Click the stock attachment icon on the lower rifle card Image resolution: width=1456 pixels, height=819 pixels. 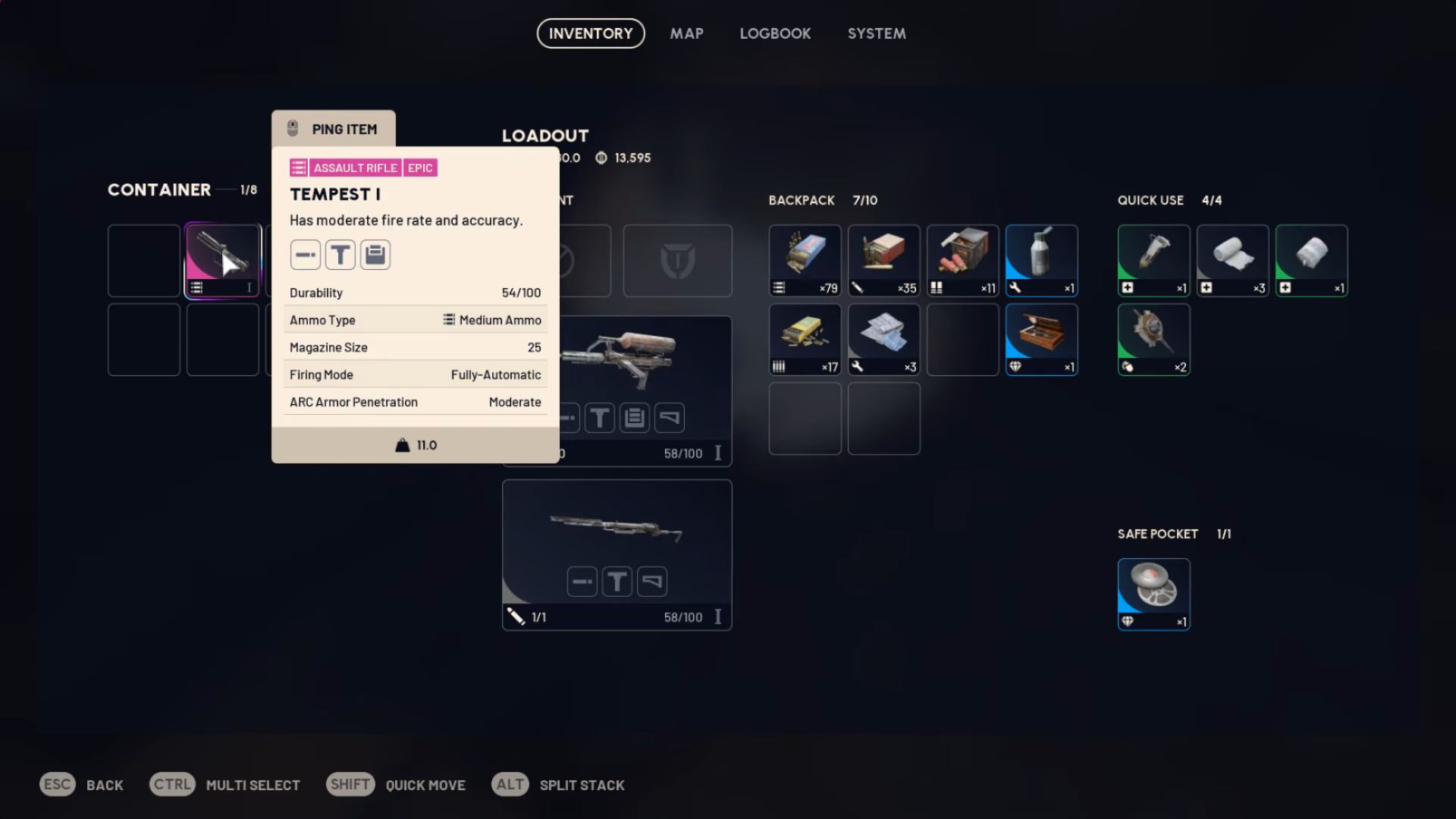(652, 581)
